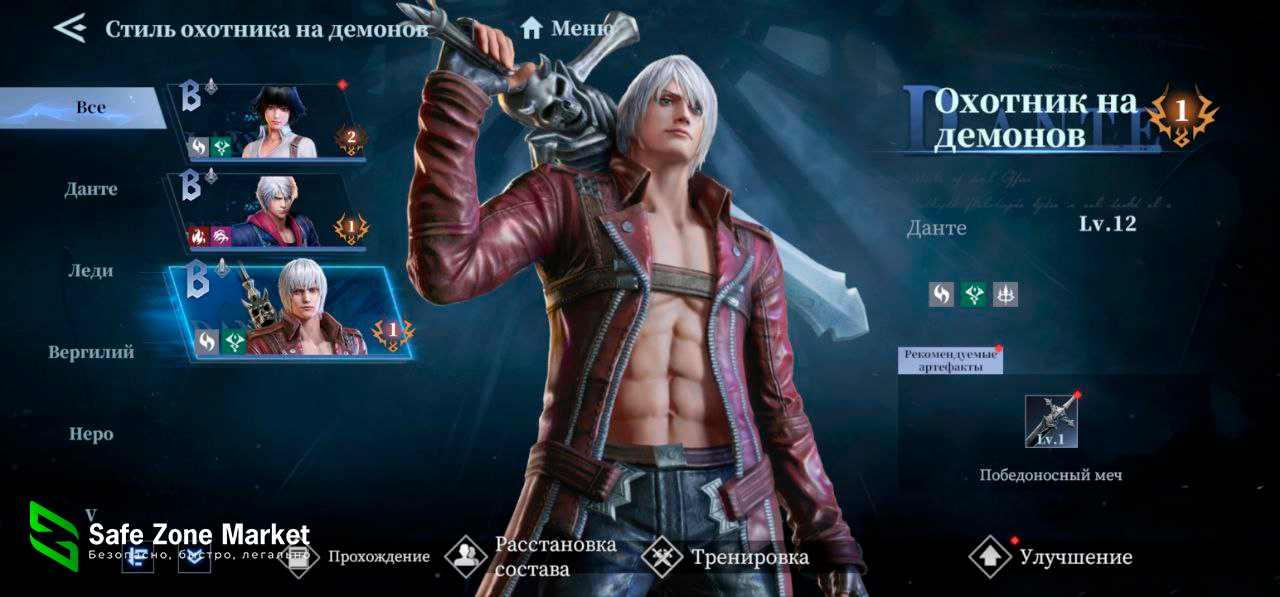Choose the Вергилий character tab

click(x=91, y=352)
